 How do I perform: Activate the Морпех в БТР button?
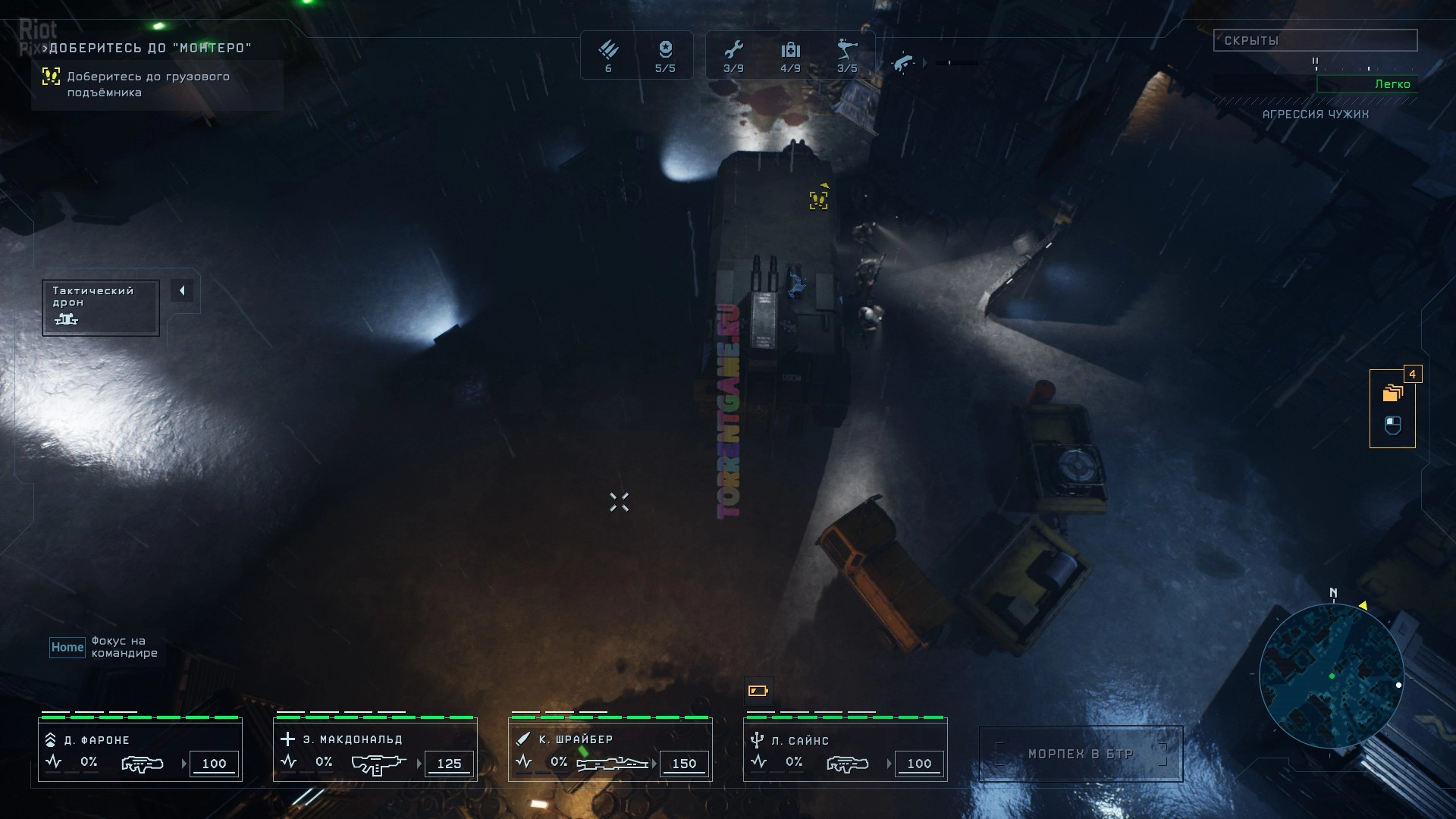point(1081,754)
